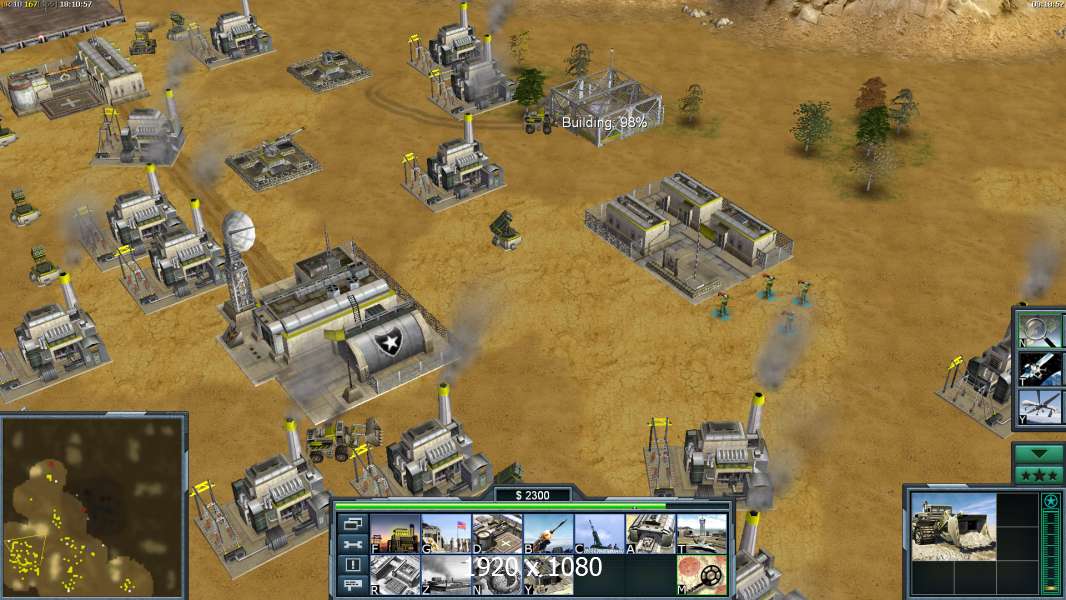Screen dimensions: 1066x600
Task: Choose the Fire Base artillery build icon
Action: coord(598,534)
